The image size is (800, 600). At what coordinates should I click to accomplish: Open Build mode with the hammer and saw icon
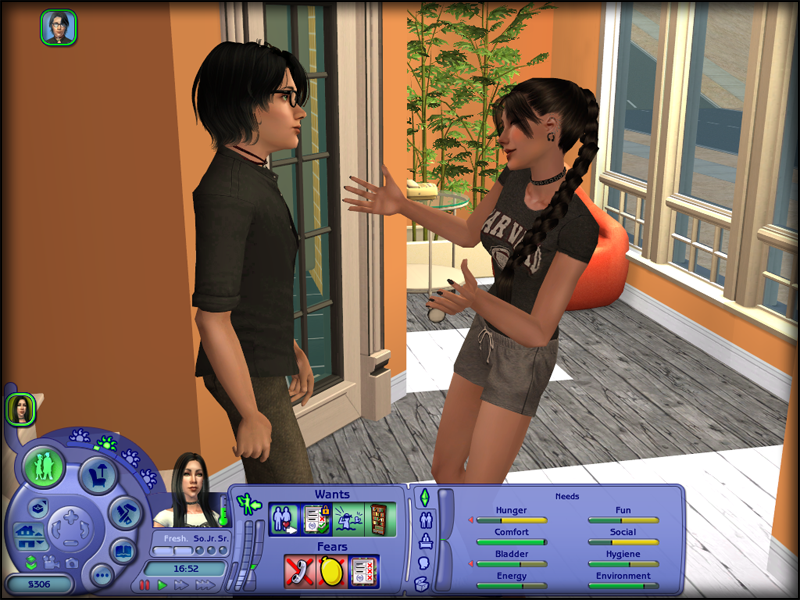(126, 512)
